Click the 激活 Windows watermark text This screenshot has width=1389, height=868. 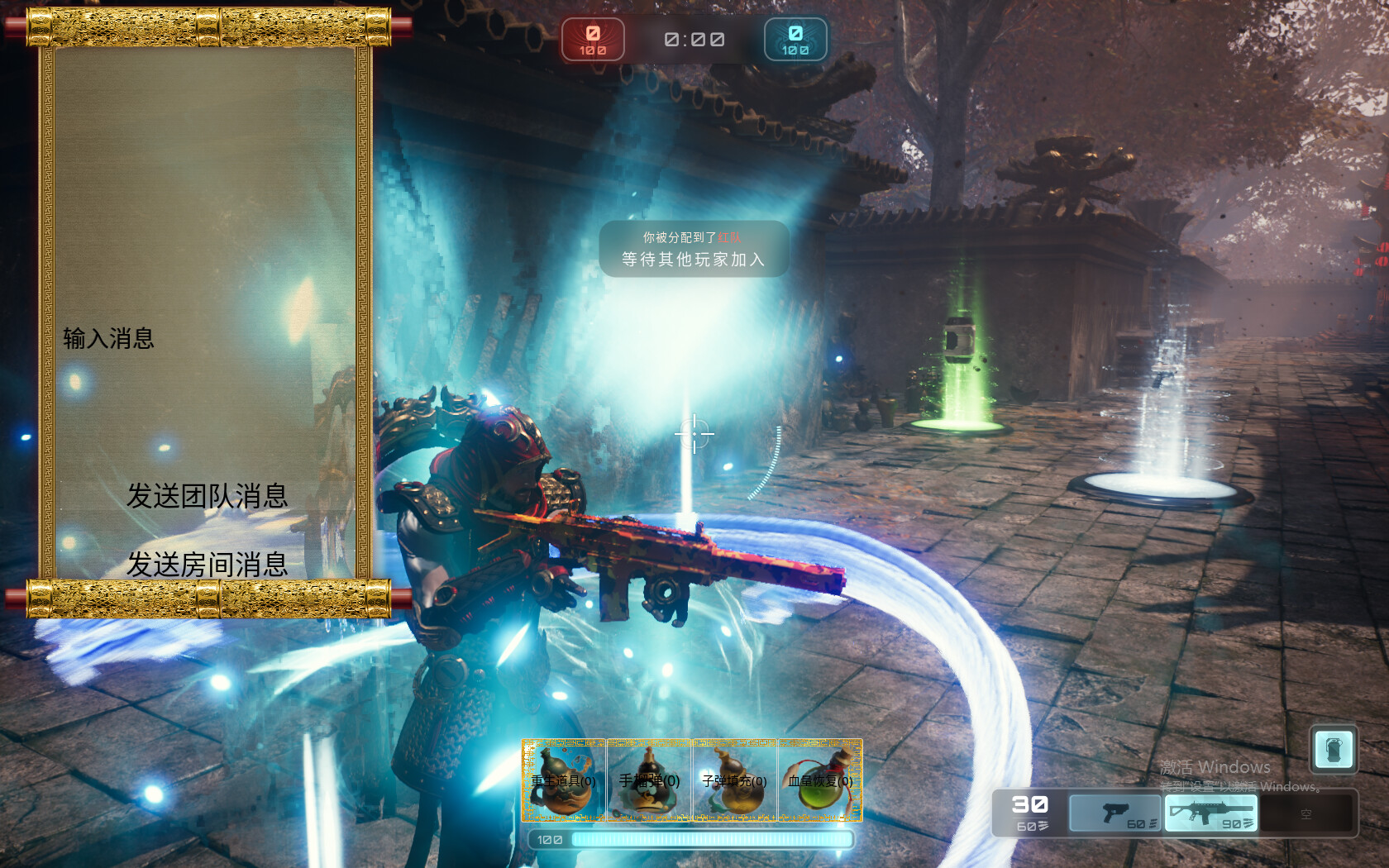1214,767
